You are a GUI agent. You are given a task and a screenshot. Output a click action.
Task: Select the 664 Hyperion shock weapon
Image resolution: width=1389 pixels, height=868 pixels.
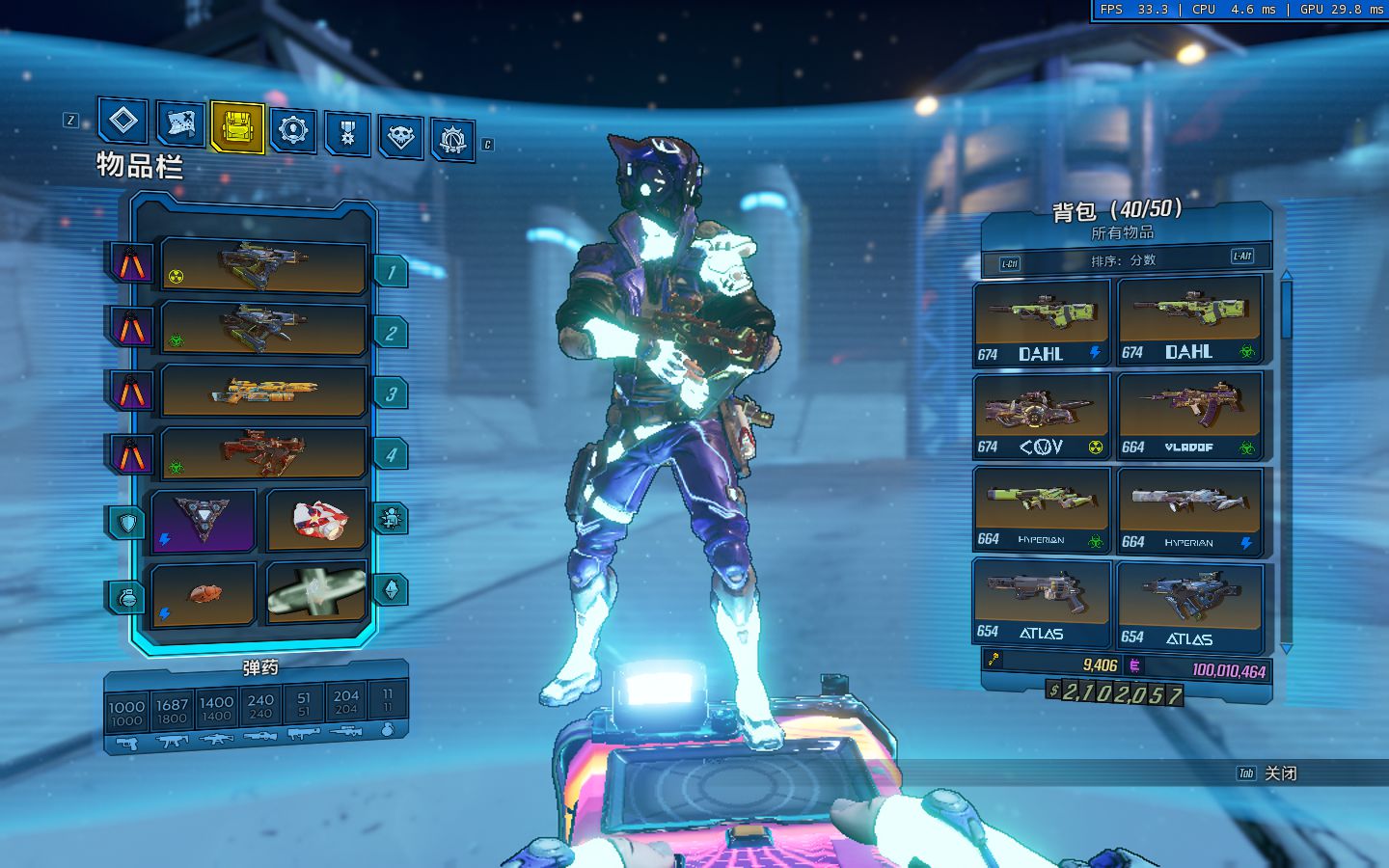coord(1189,511)
